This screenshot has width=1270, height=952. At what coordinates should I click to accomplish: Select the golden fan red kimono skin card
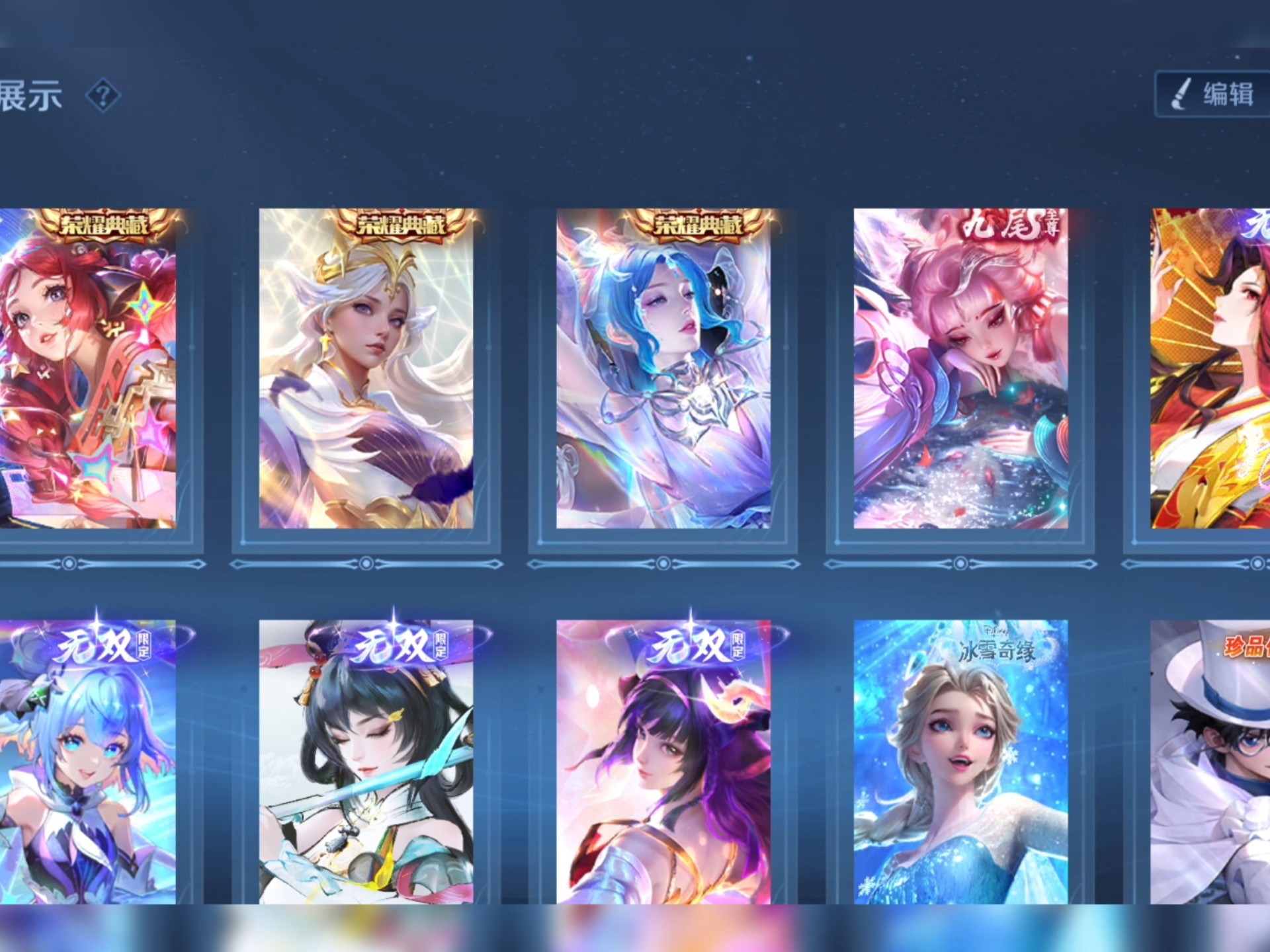(x=1210, y=369)
